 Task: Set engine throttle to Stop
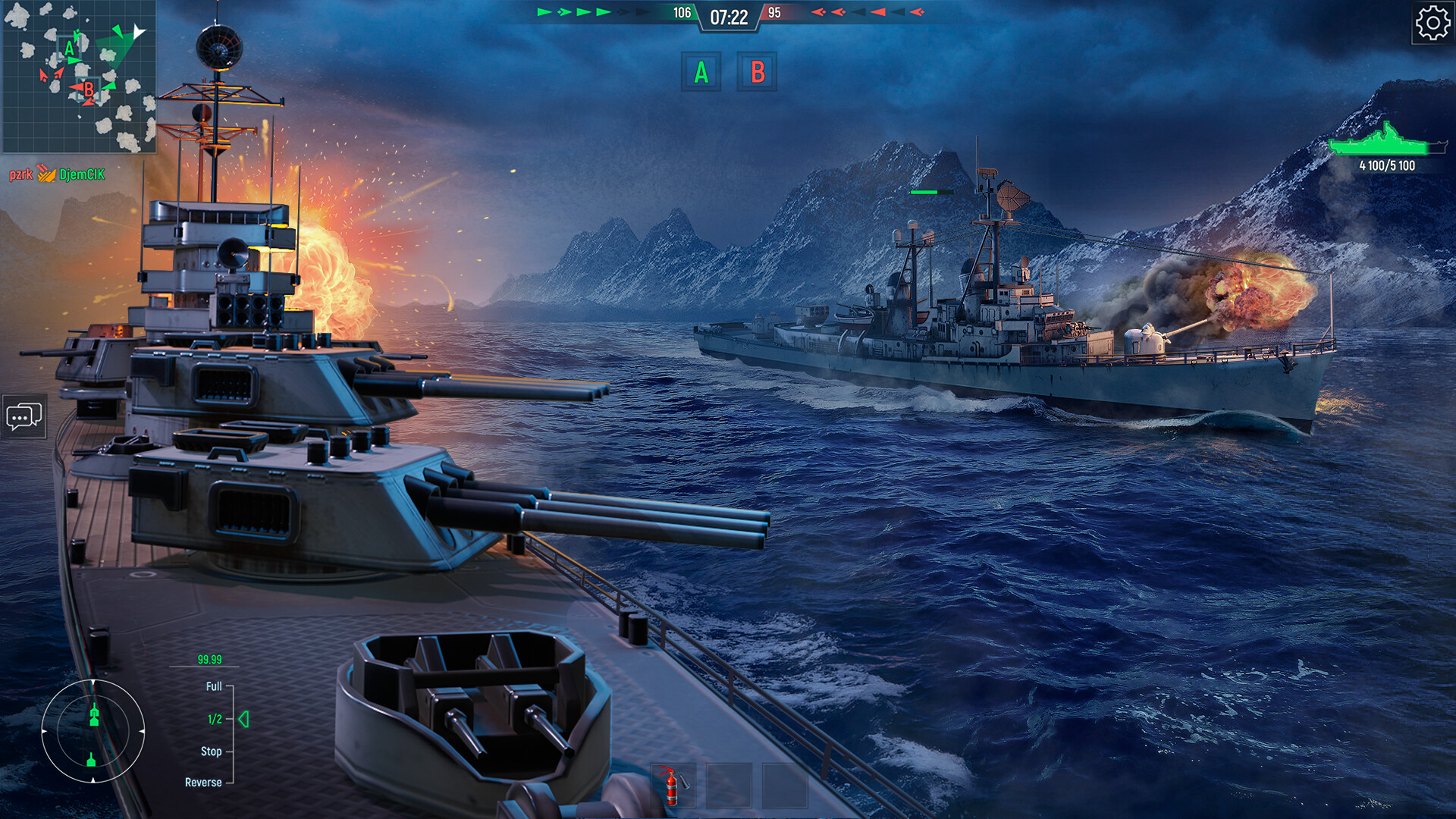coord(212,751)
